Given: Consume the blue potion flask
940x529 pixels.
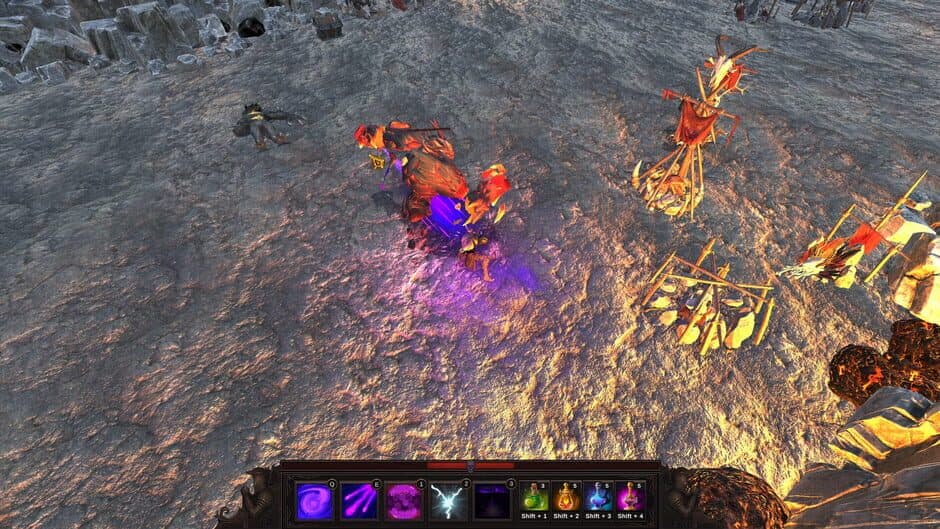Looking at the screenshot, I should 599,497.
